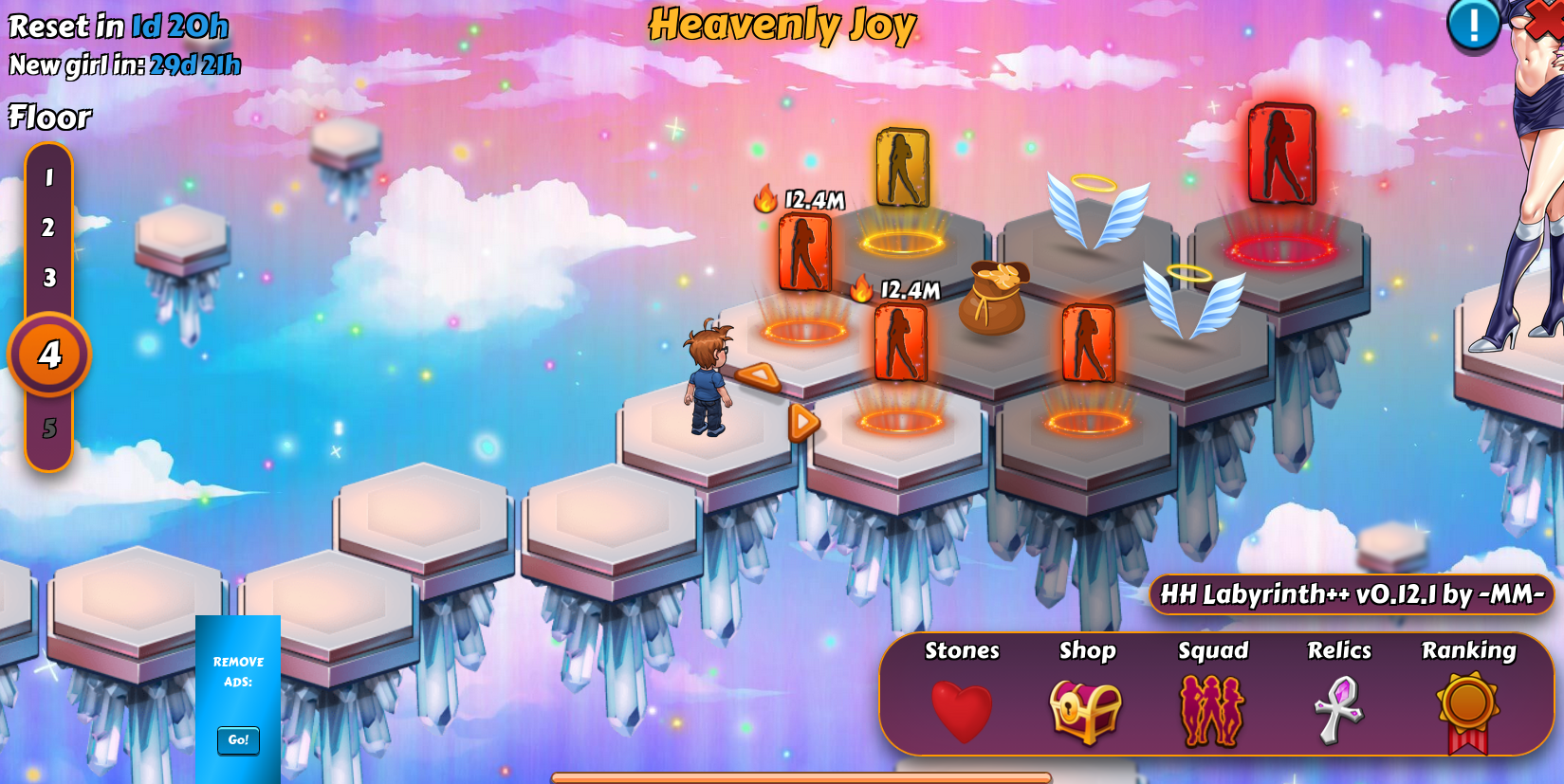Select floor 5 in floor list

pyautogui.click(x=49, y=428)
